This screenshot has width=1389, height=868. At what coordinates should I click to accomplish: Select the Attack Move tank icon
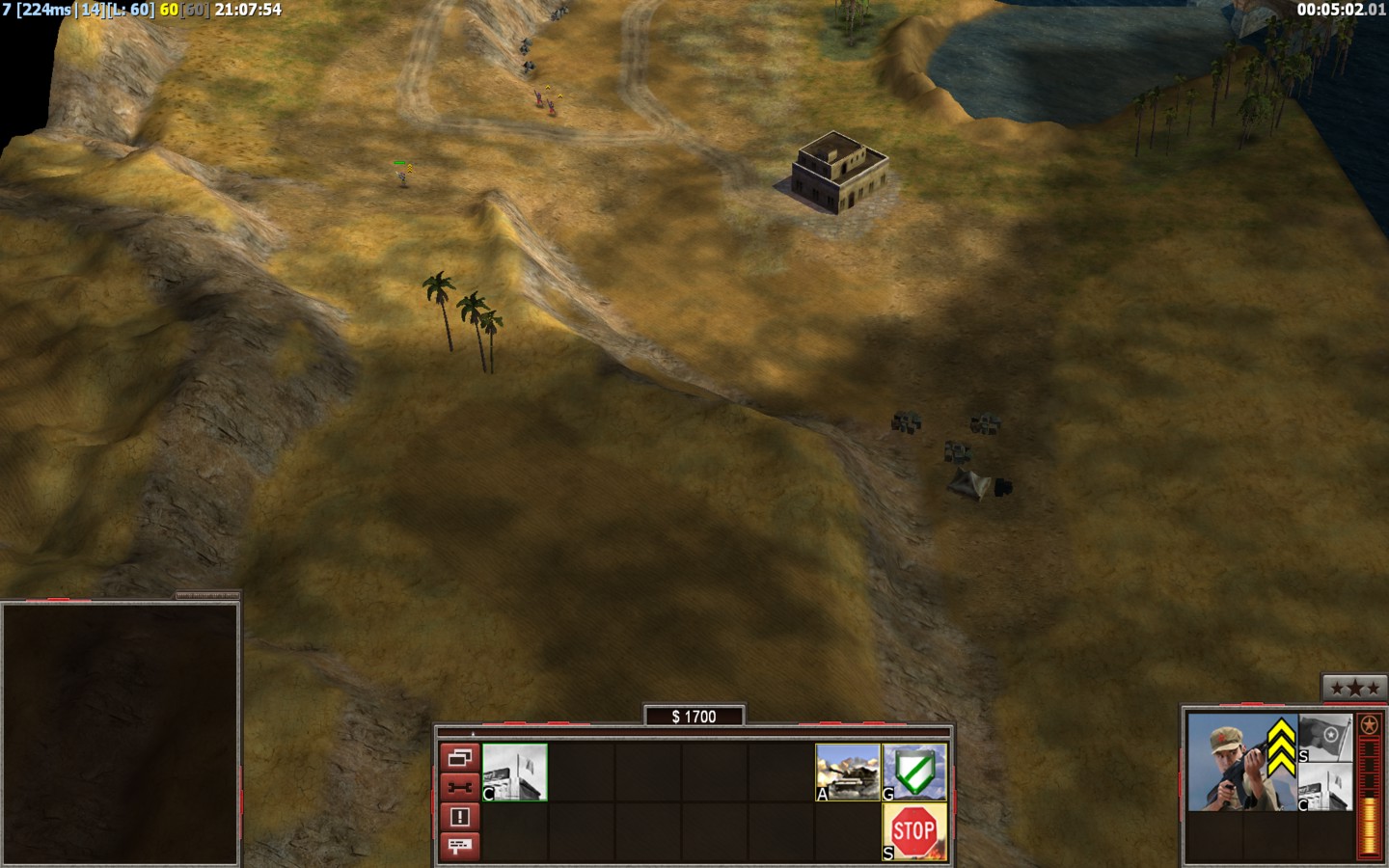click(848, 772)
